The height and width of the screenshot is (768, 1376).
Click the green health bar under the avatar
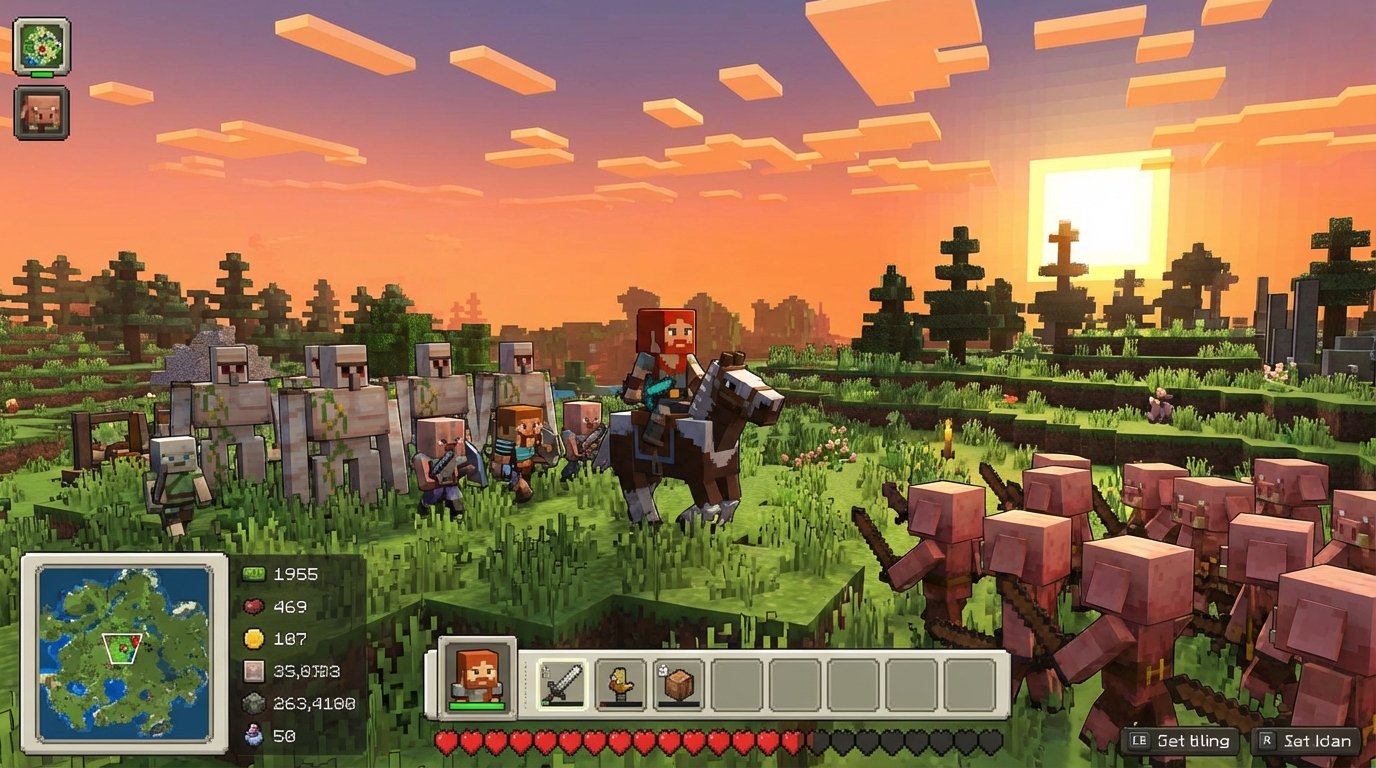point(477,704)
